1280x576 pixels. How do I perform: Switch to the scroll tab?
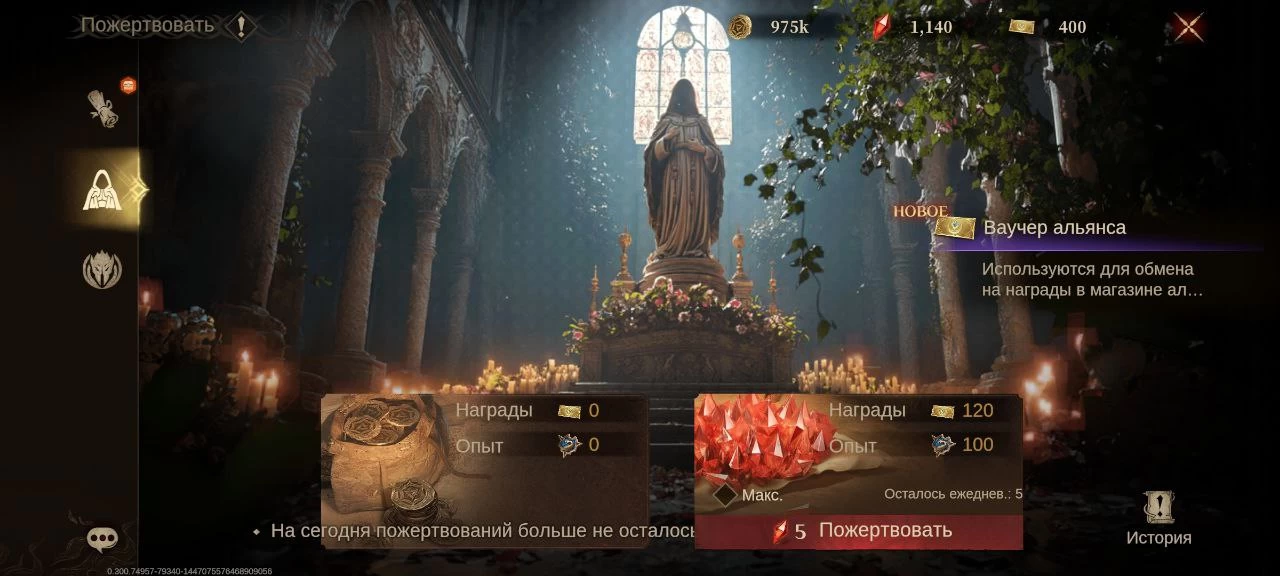point(102,108)
